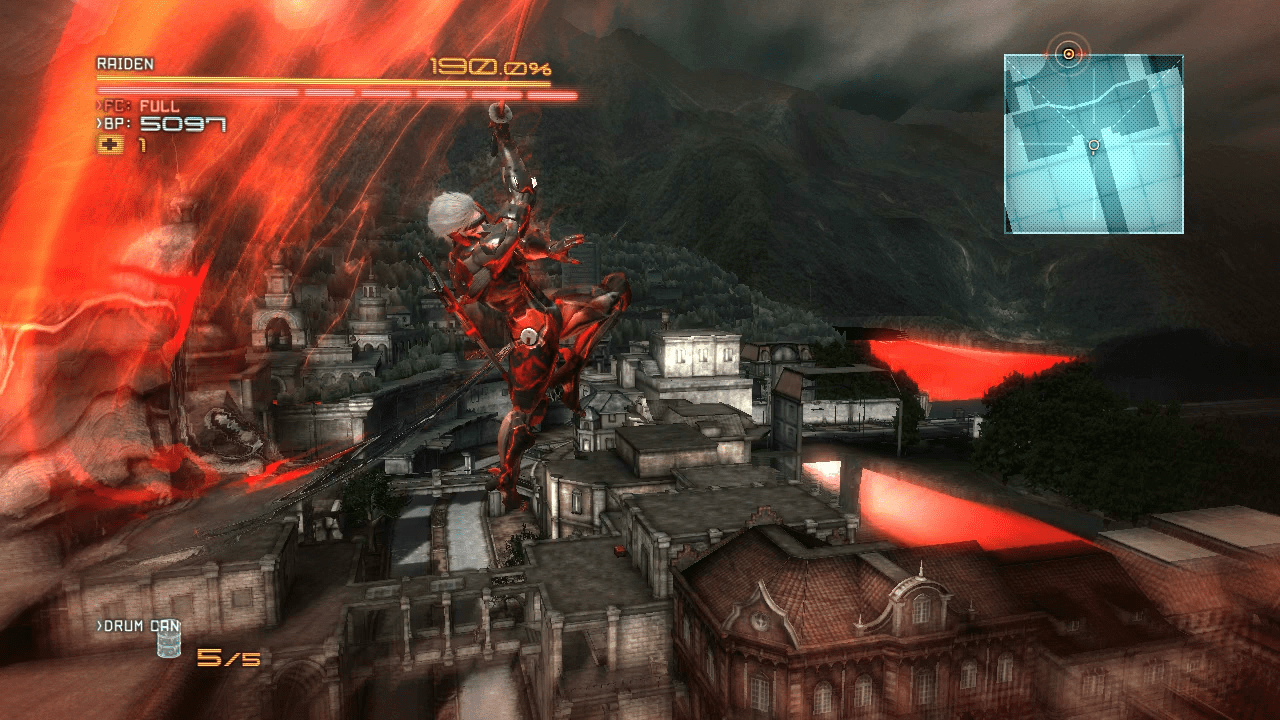This screenshot has width=1280, height=720.
Task: Select the Drum Can sub-weapon icon
Action: [x=167, y=645]
